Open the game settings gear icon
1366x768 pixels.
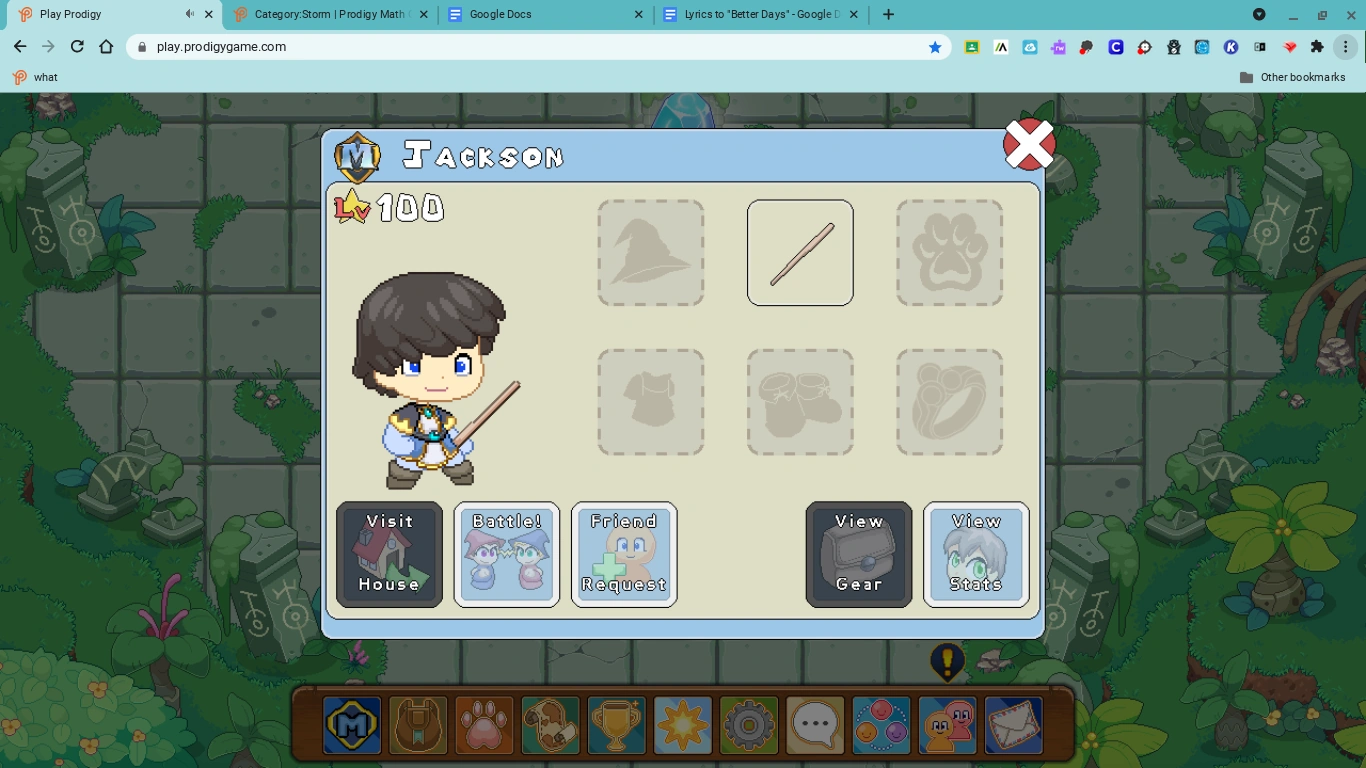point(749,725)
